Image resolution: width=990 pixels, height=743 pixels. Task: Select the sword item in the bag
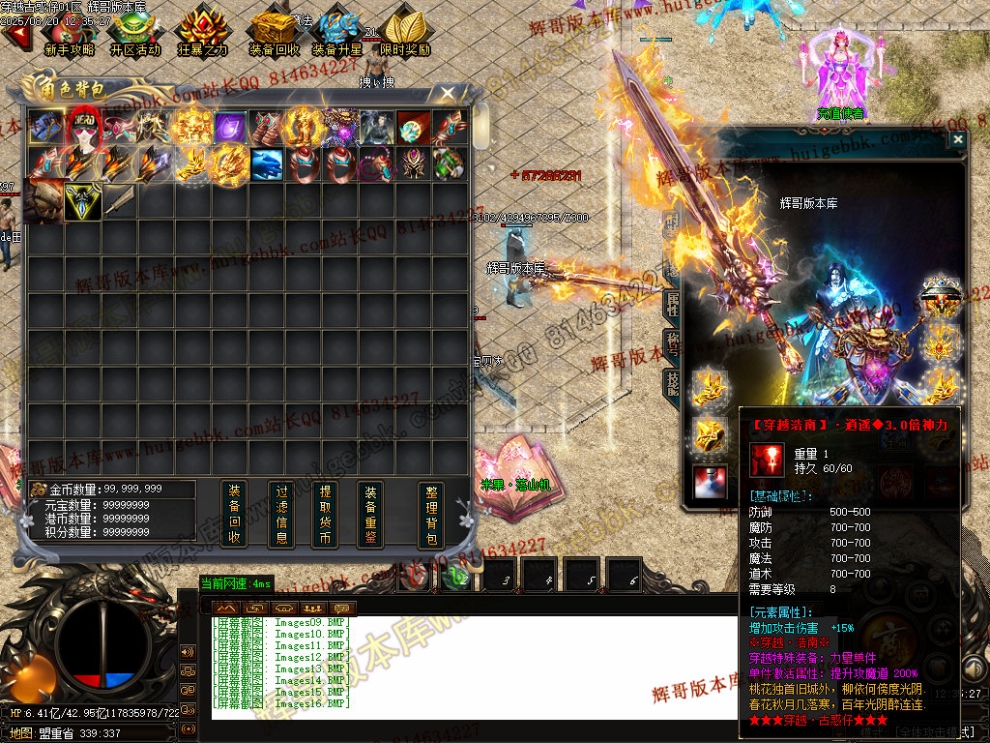point(120,200)
